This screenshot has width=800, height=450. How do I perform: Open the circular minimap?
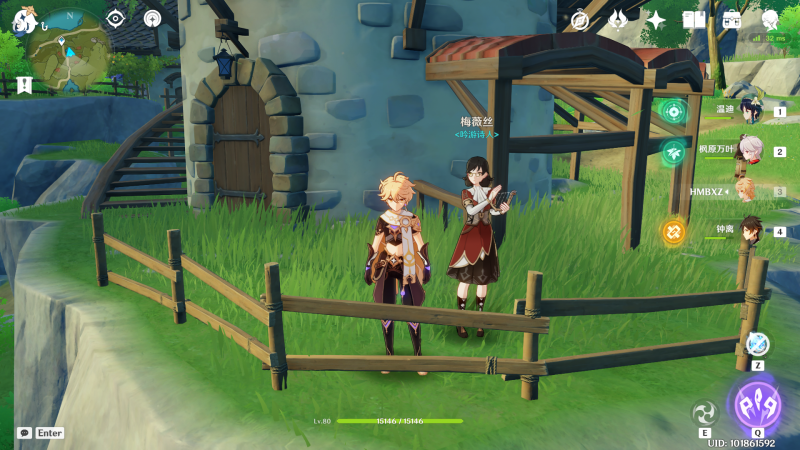[69, 50]
